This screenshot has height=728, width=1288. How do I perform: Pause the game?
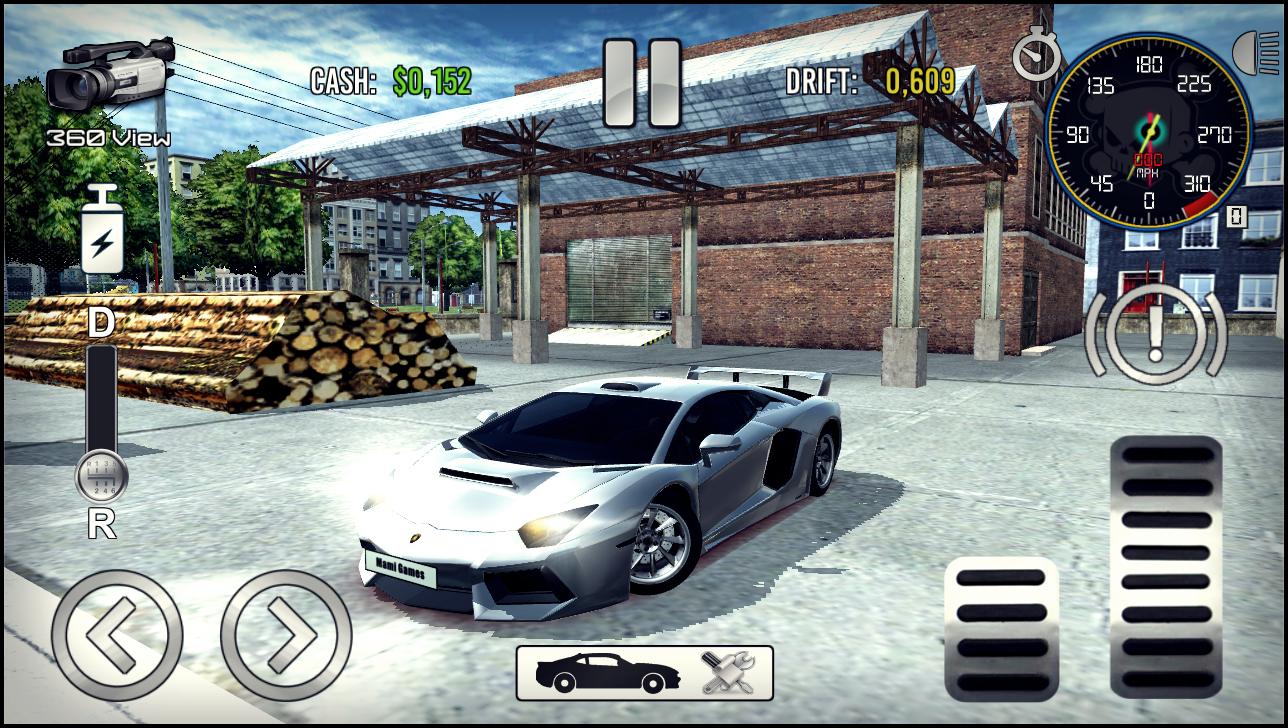[642, 84]
